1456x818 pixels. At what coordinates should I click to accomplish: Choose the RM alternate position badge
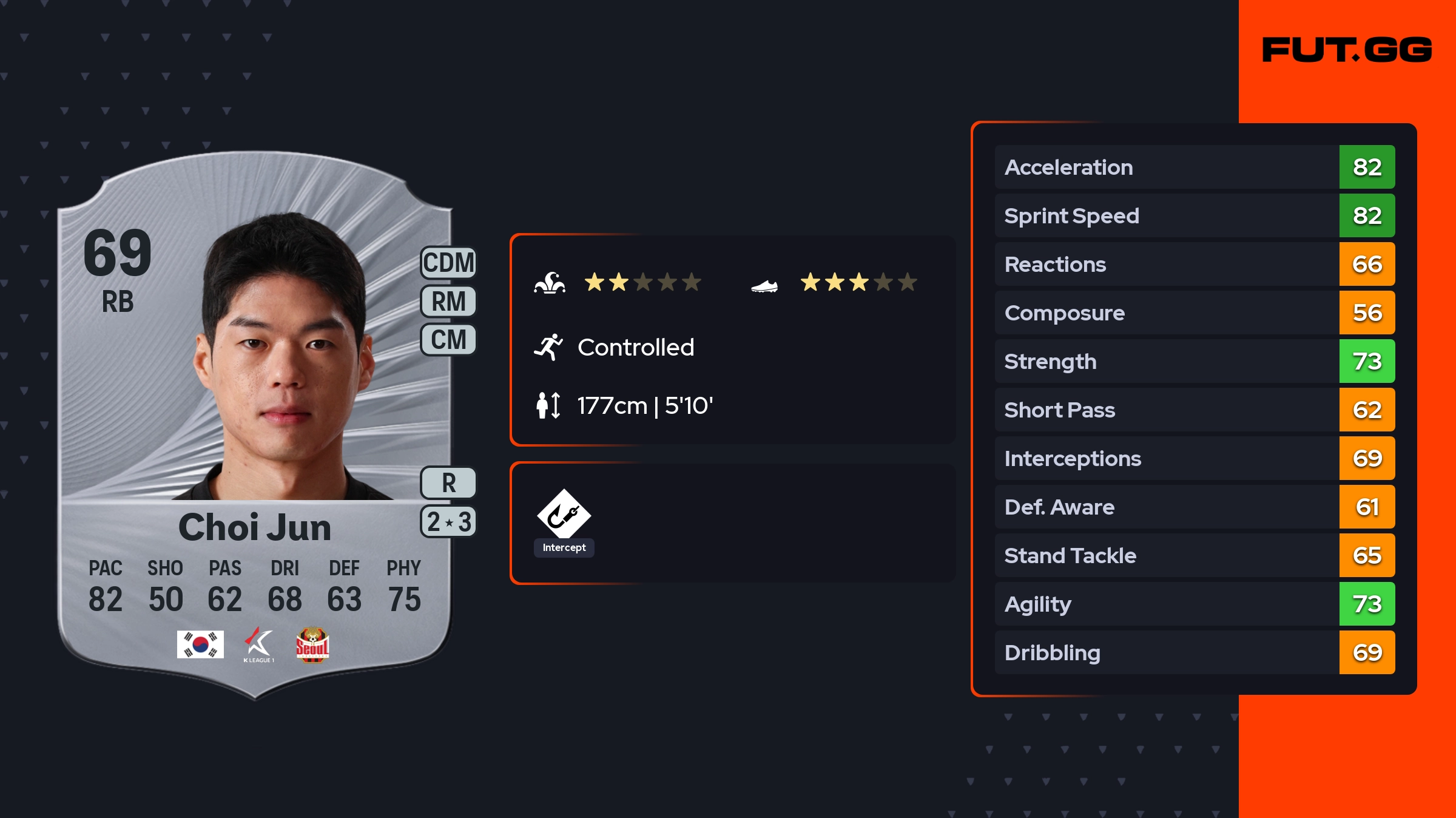tap(448, 302)
